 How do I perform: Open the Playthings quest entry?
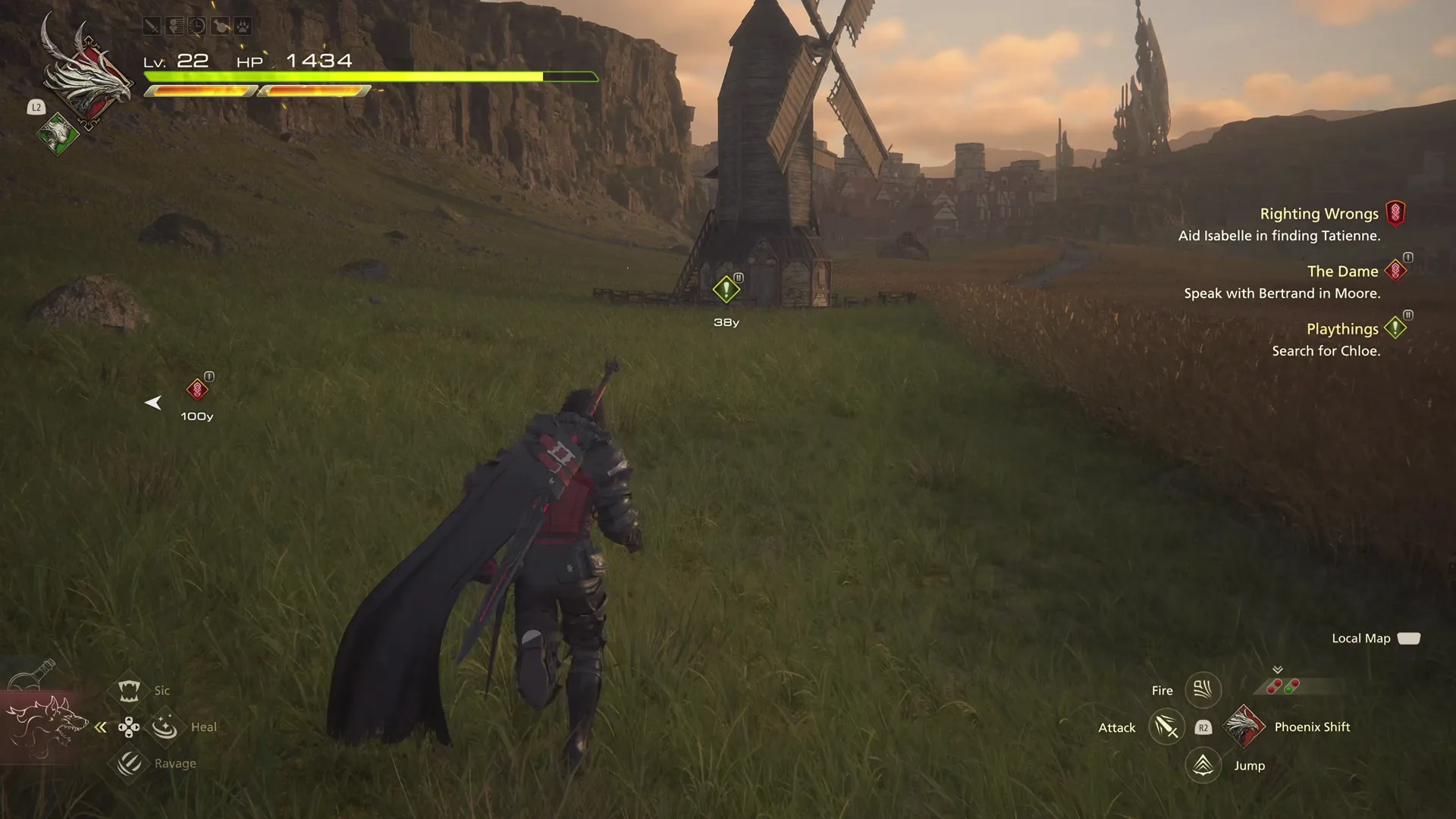point(1342,328)
